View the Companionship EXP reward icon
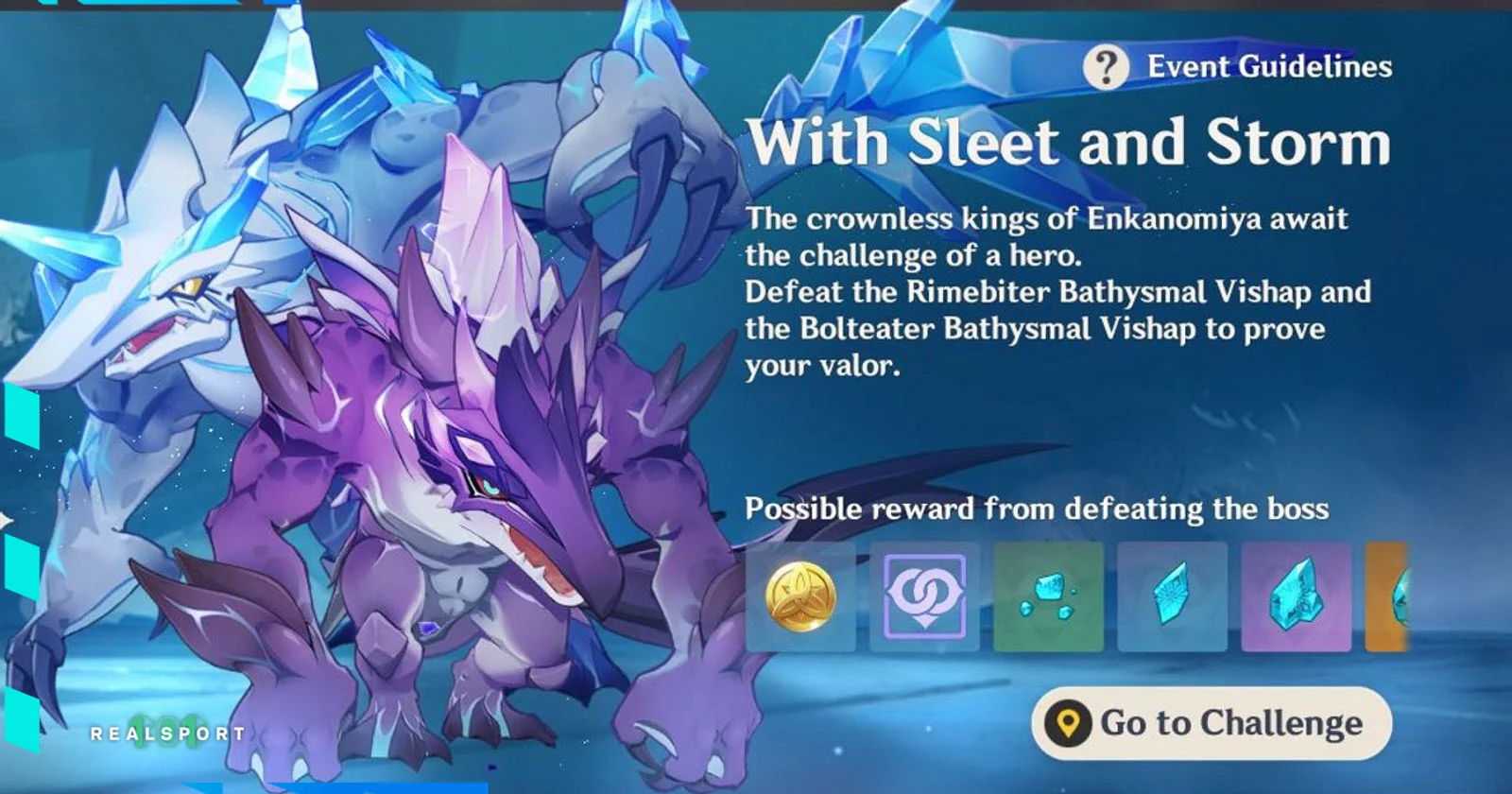The height and width of the screenshot is (794, 1512). tap(924, 596)
